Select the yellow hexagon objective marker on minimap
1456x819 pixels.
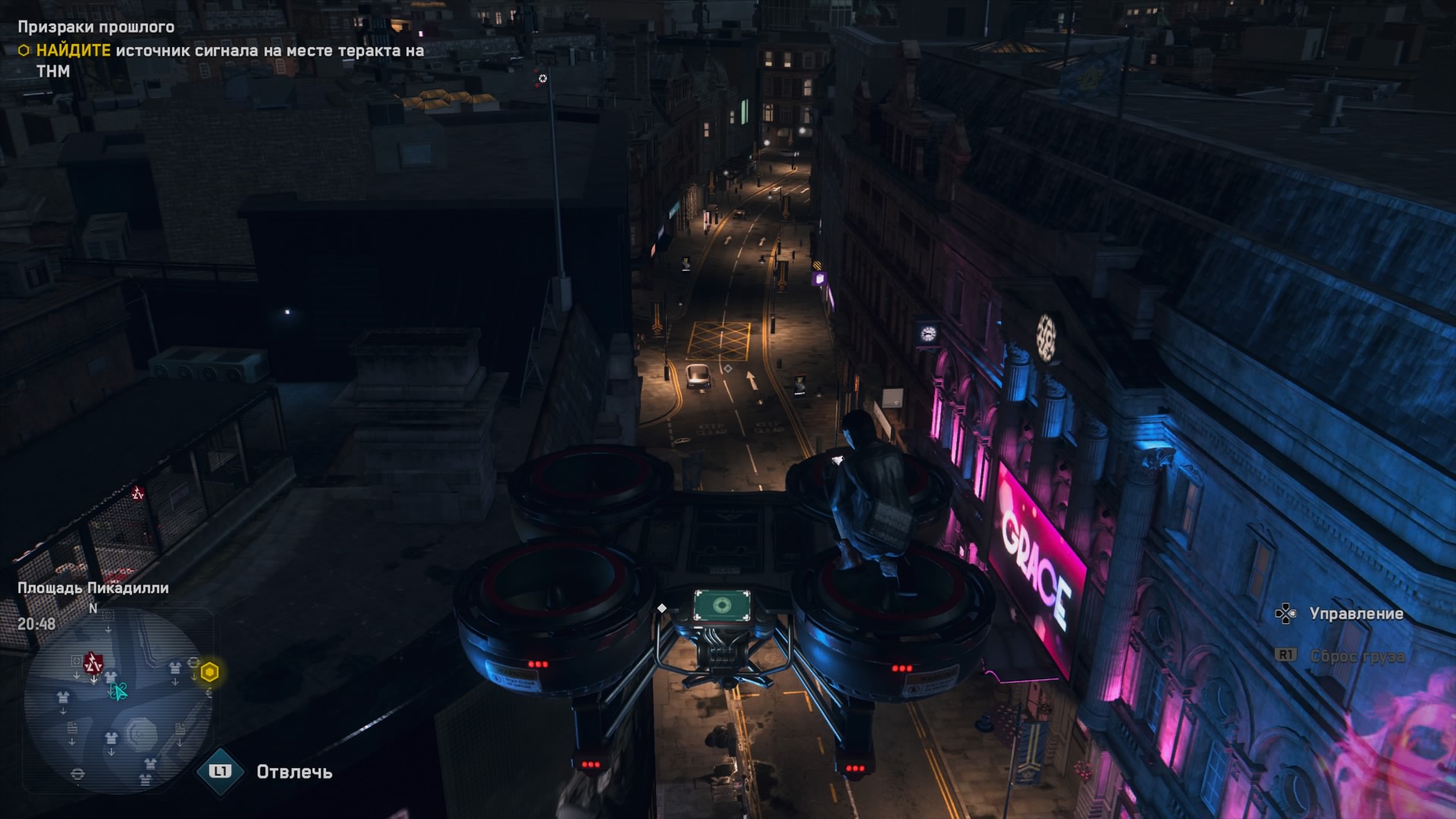[x=209, y=672]
